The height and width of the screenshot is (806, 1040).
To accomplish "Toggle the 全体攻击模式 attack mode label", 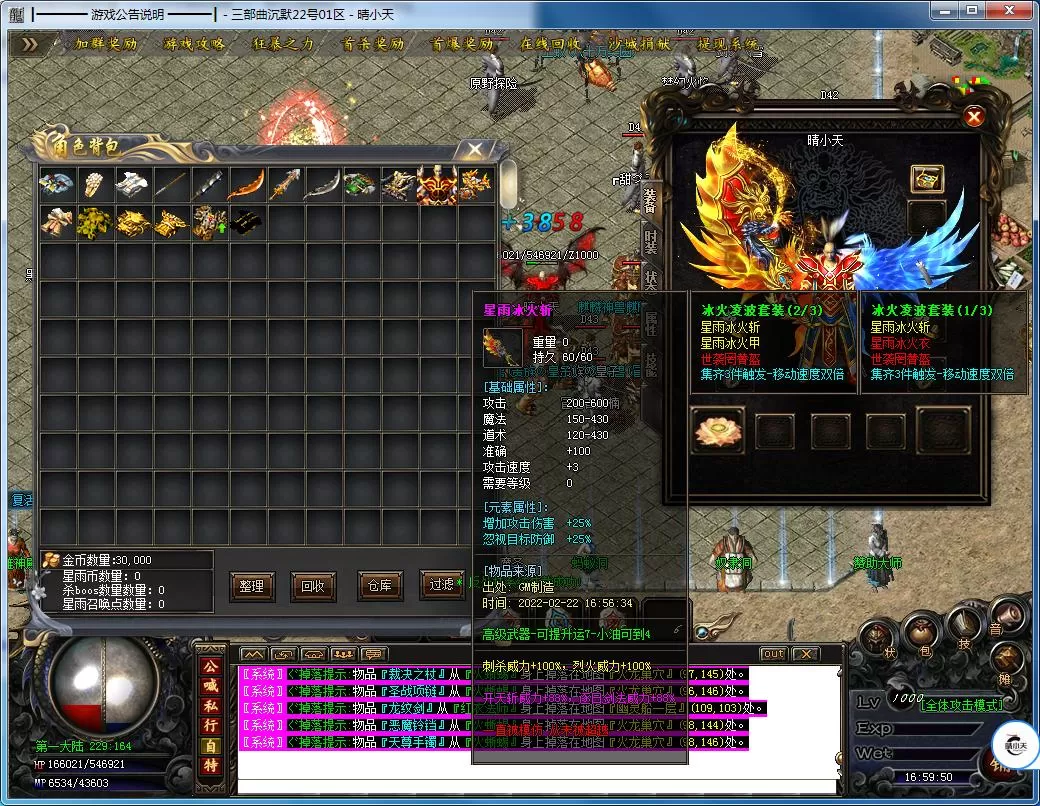I will click(x=961, y=705).
